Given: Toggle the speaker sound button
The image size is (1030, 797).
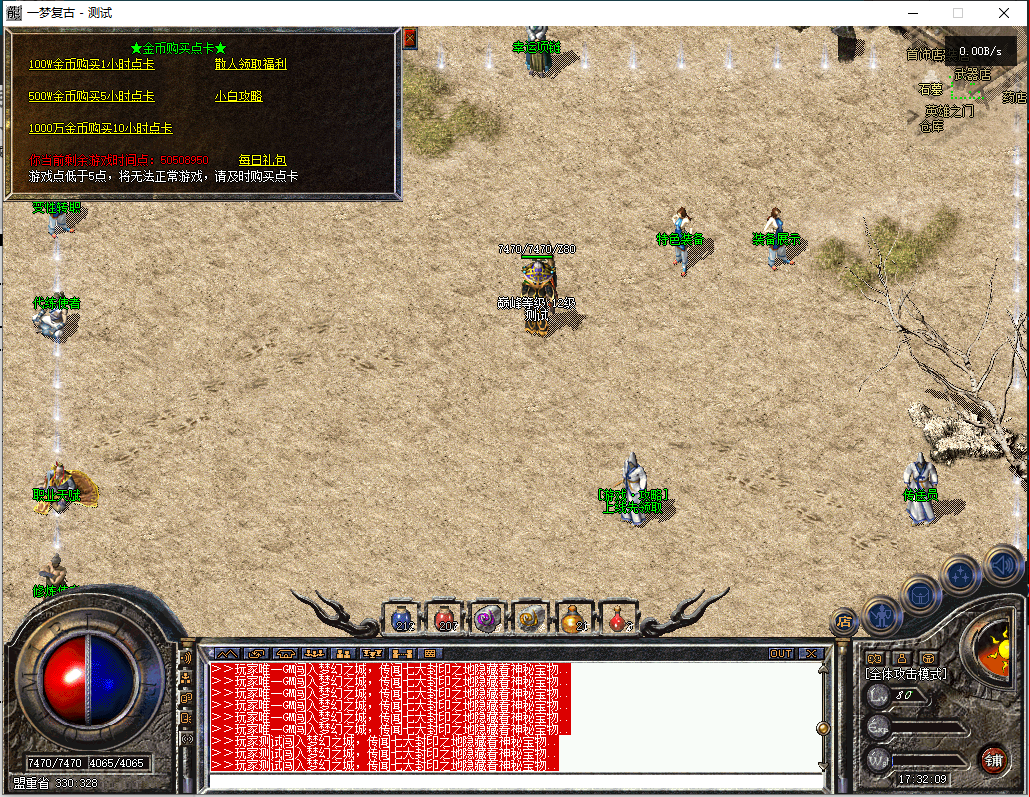Looking at the screenshot, I should click(1001, 565).
